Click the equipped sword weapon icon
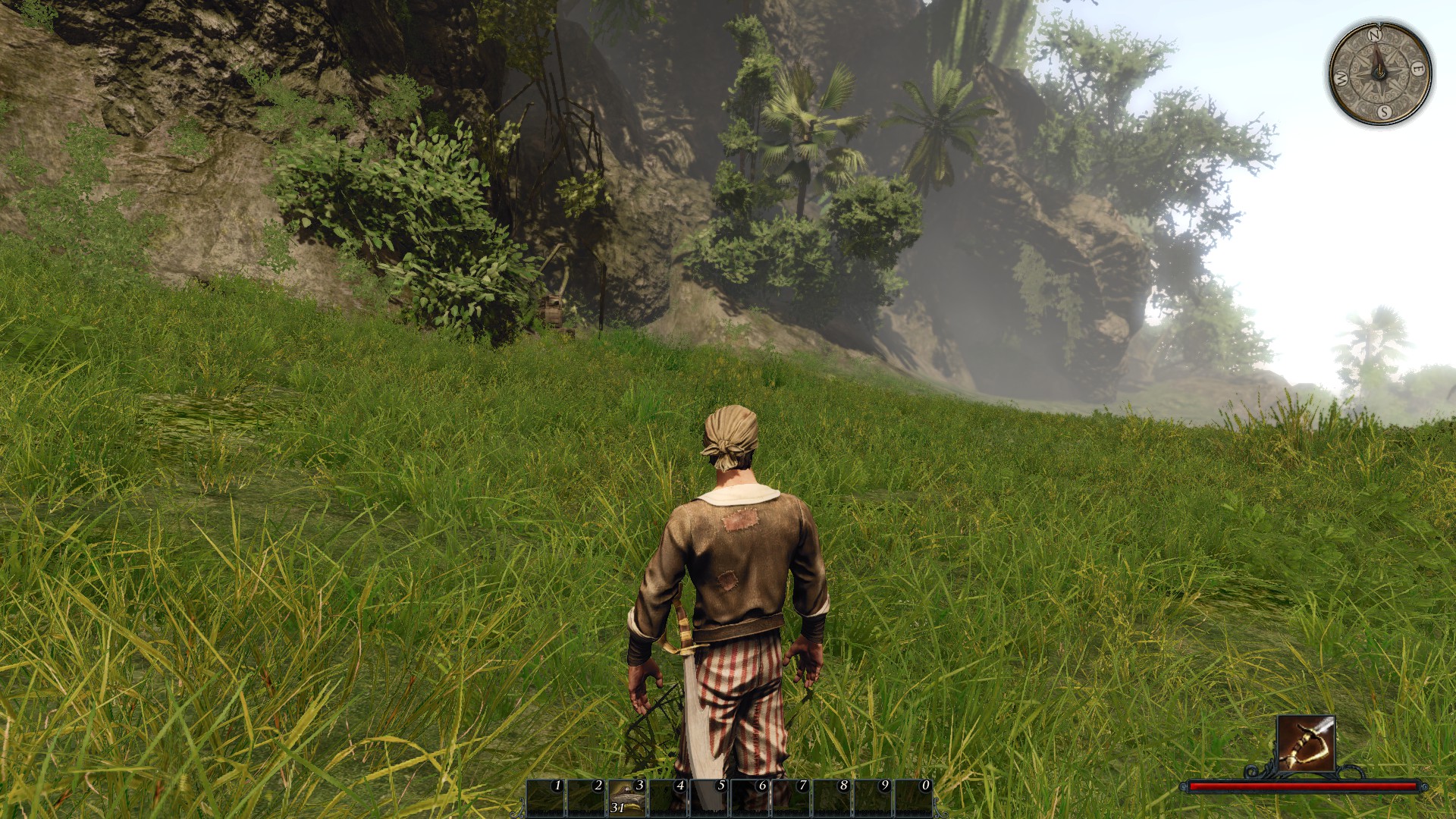The width and height of the screenshot is (1456, 819). click(x=1304, y=742)
